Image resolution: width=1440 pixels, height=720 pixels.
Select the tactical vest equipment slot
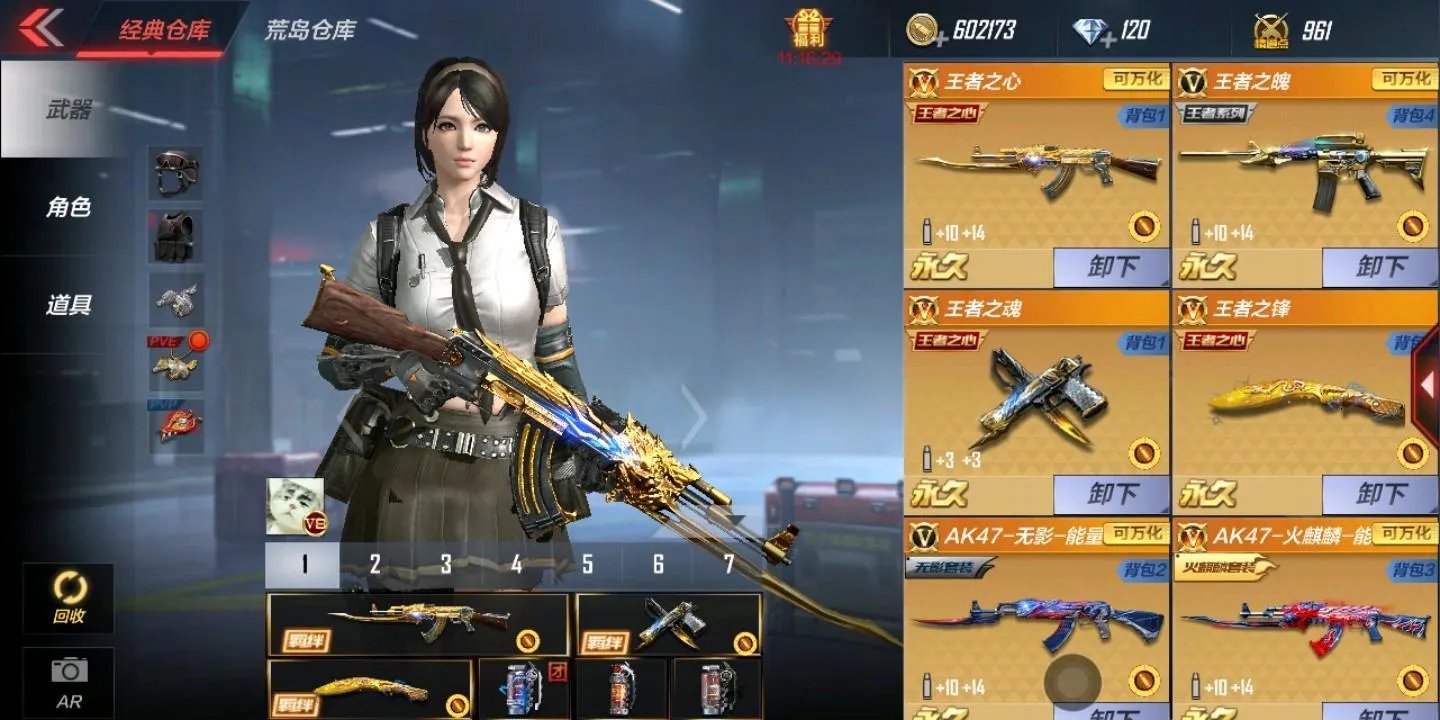coord(175,237)
